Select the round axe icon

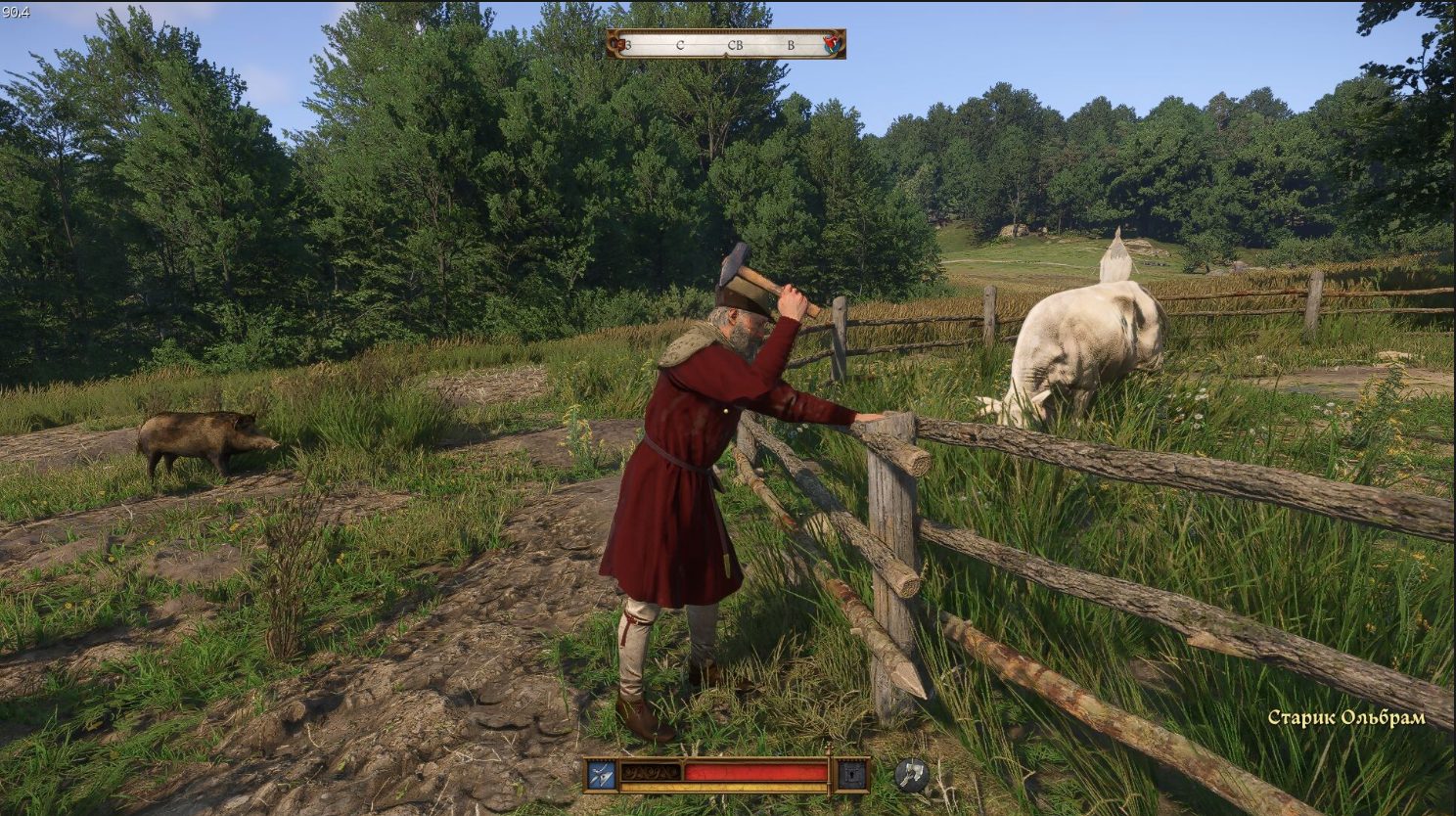pyautogui.click(x=911, y=775)
